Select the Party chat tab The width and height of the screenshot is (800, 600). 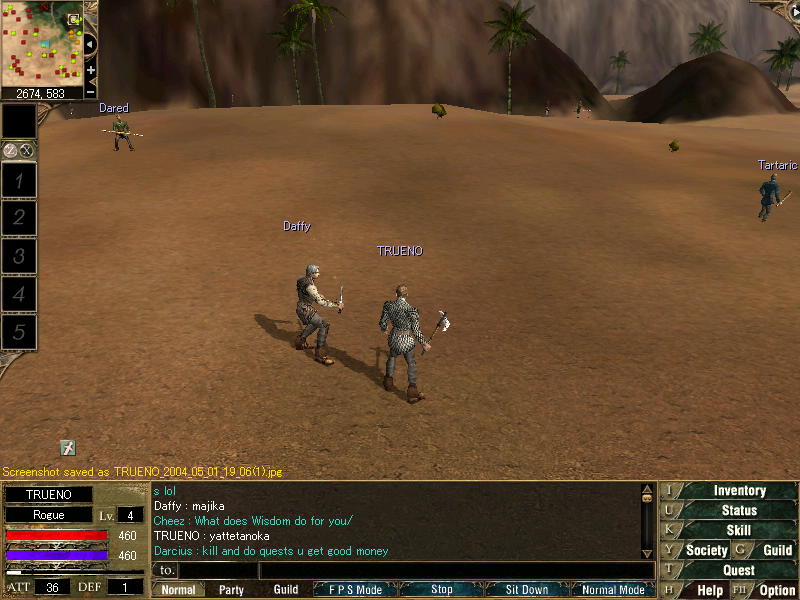[231, 590]
